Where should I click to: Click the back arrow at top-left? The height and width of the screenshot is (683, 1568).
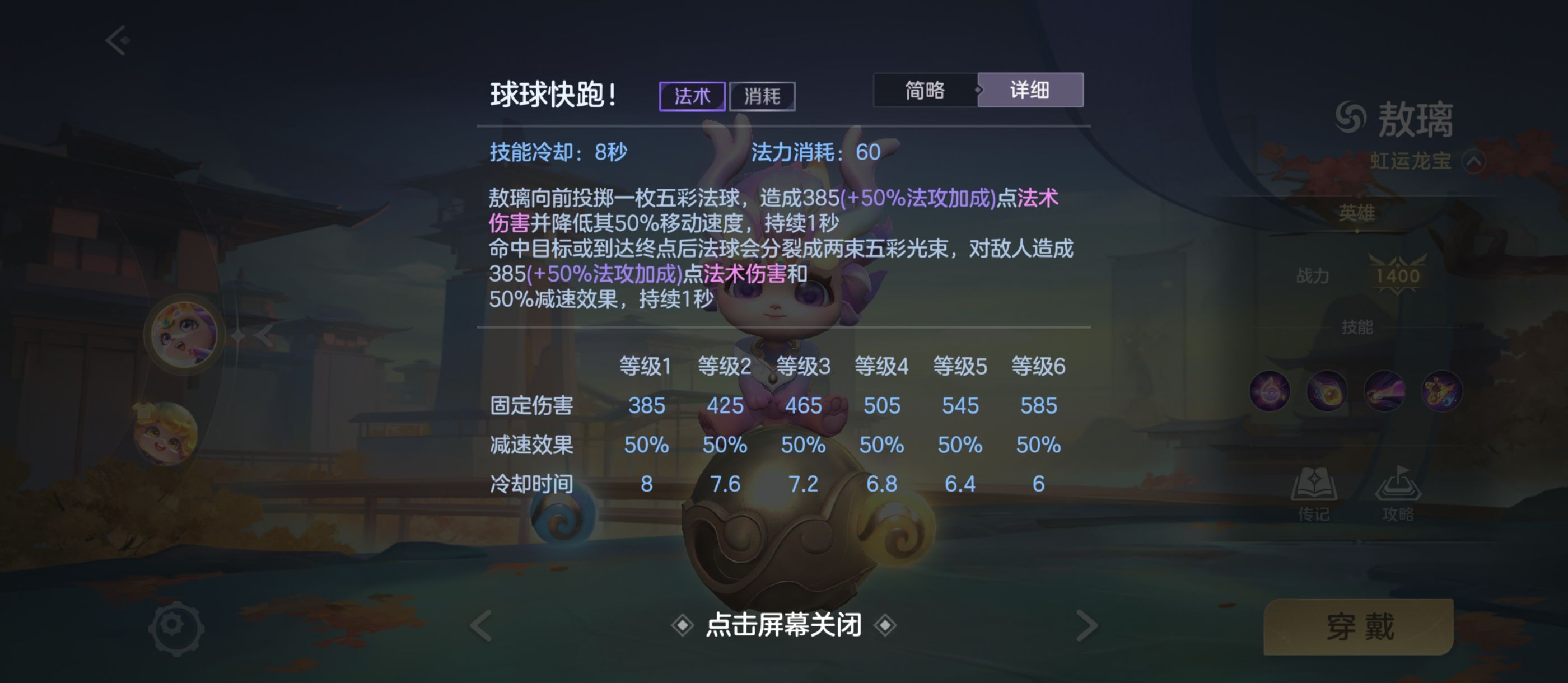116,39
